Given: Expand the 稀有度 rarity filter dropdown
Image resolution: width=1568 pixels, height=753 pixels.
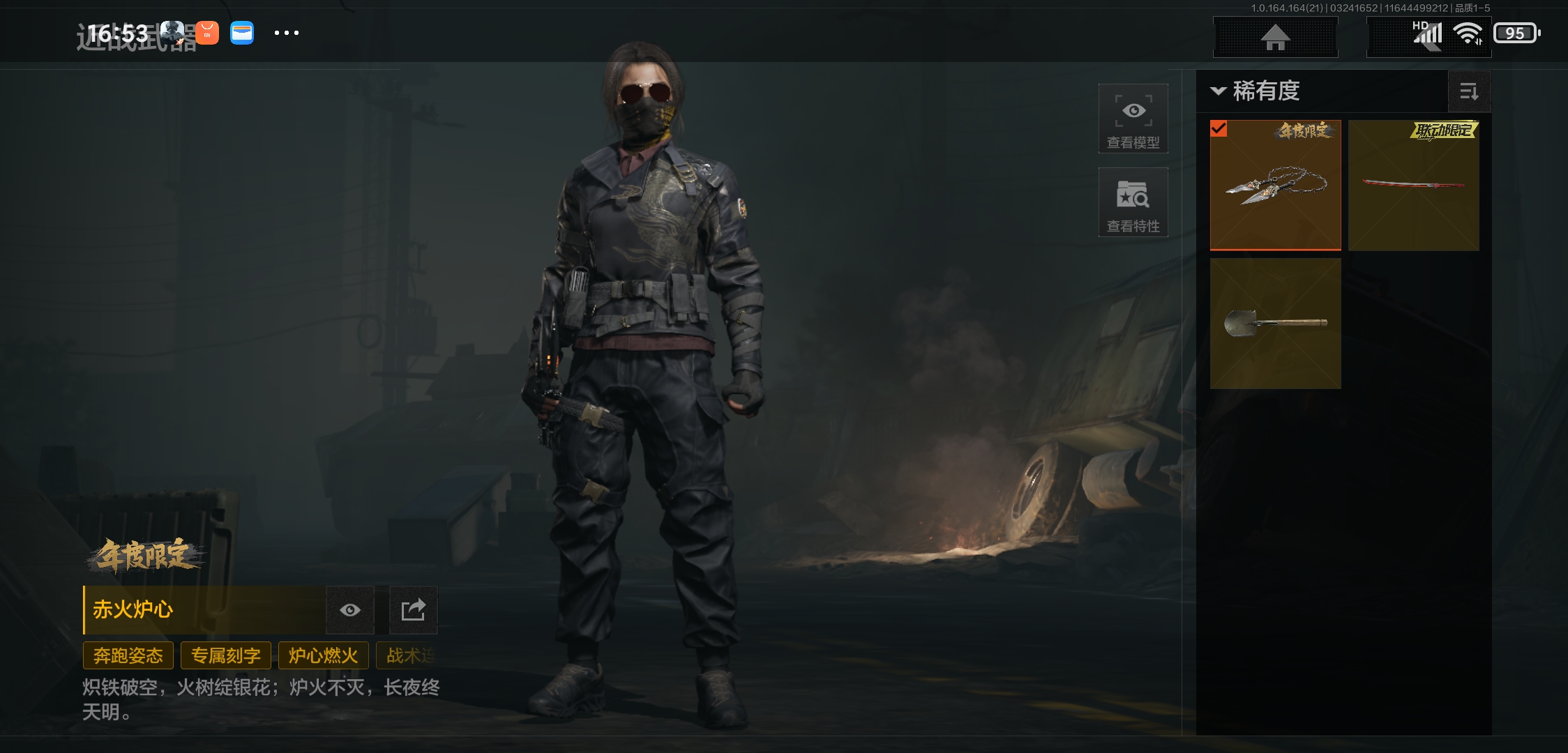Looking at the screenshot, I should (x=1257, y=91).
